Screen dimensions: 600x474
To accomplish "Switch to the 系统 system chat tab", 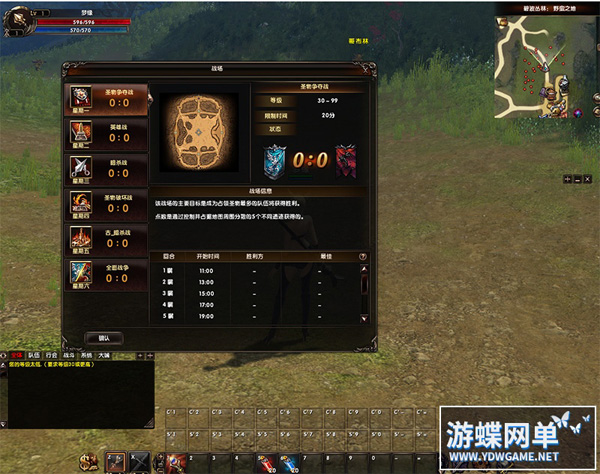I will [x=86, y=355].
